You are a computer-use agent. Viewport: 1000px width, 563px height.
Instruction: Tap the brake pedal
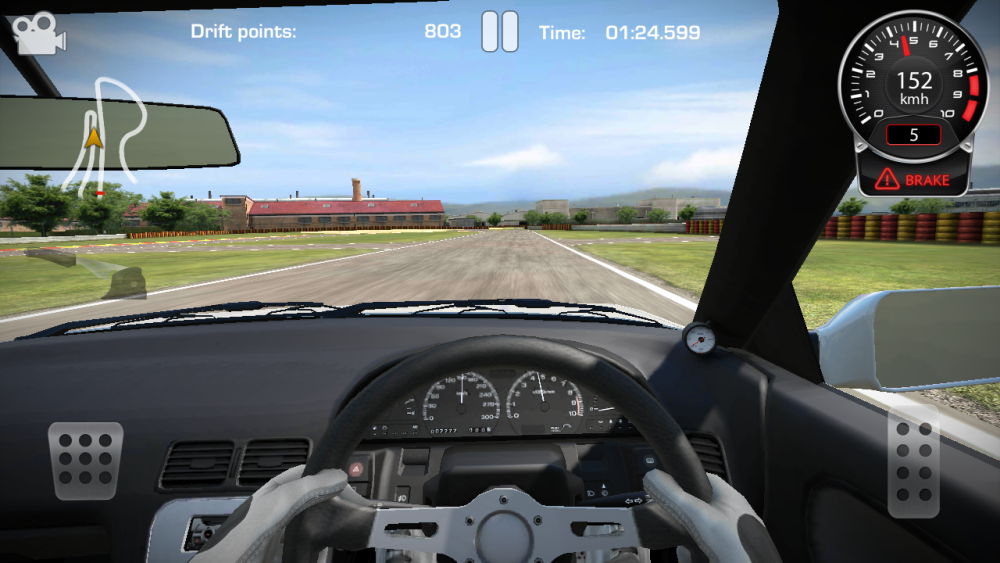click(85, 460)
